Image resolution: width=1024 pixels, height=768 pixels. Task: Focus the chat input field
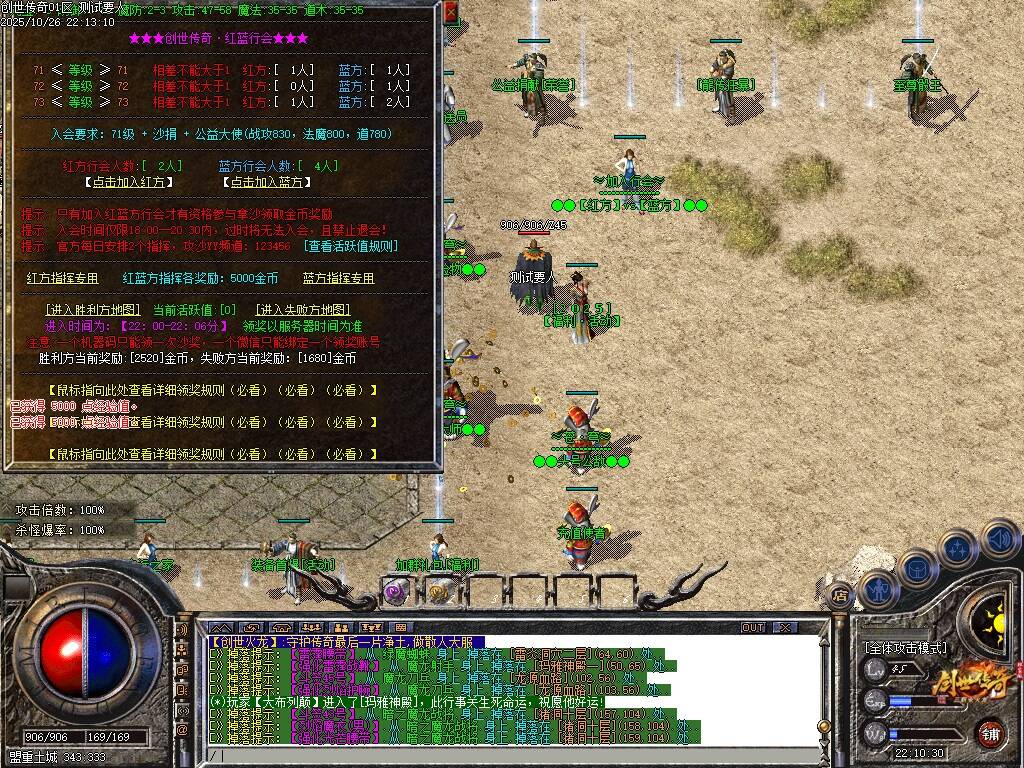tap(500, 756)
